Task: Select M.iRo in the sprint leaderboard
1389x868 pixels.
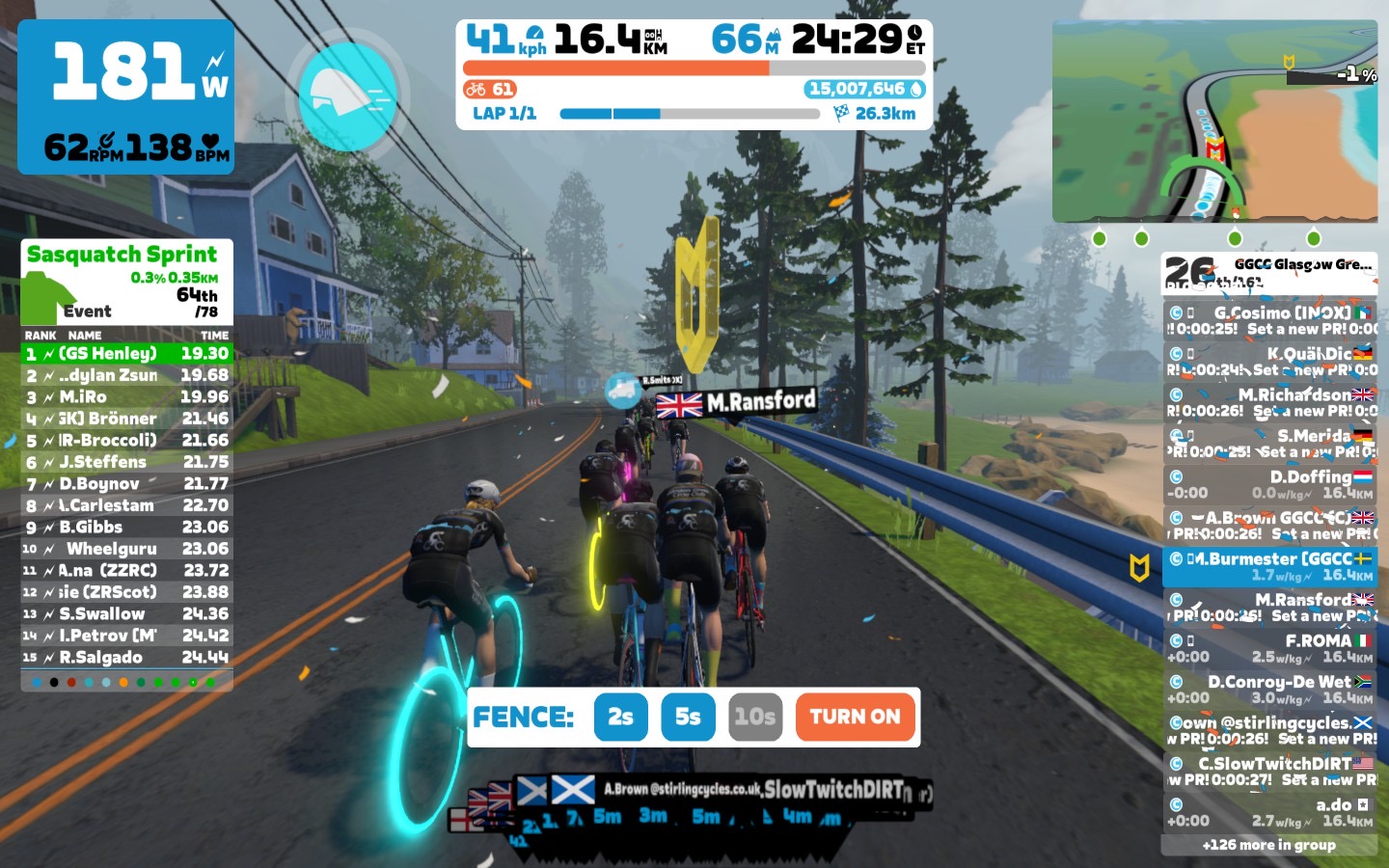Action: (x=126, y=397)
